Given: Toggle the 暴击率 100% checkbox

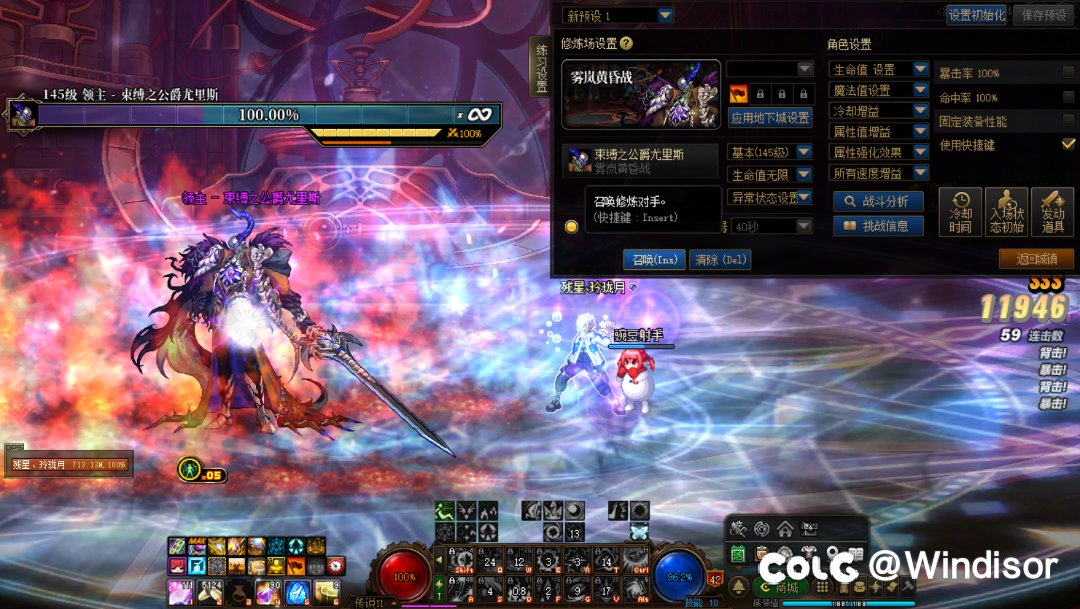Looking at the screenshot, I should [x=1069, y=73].
